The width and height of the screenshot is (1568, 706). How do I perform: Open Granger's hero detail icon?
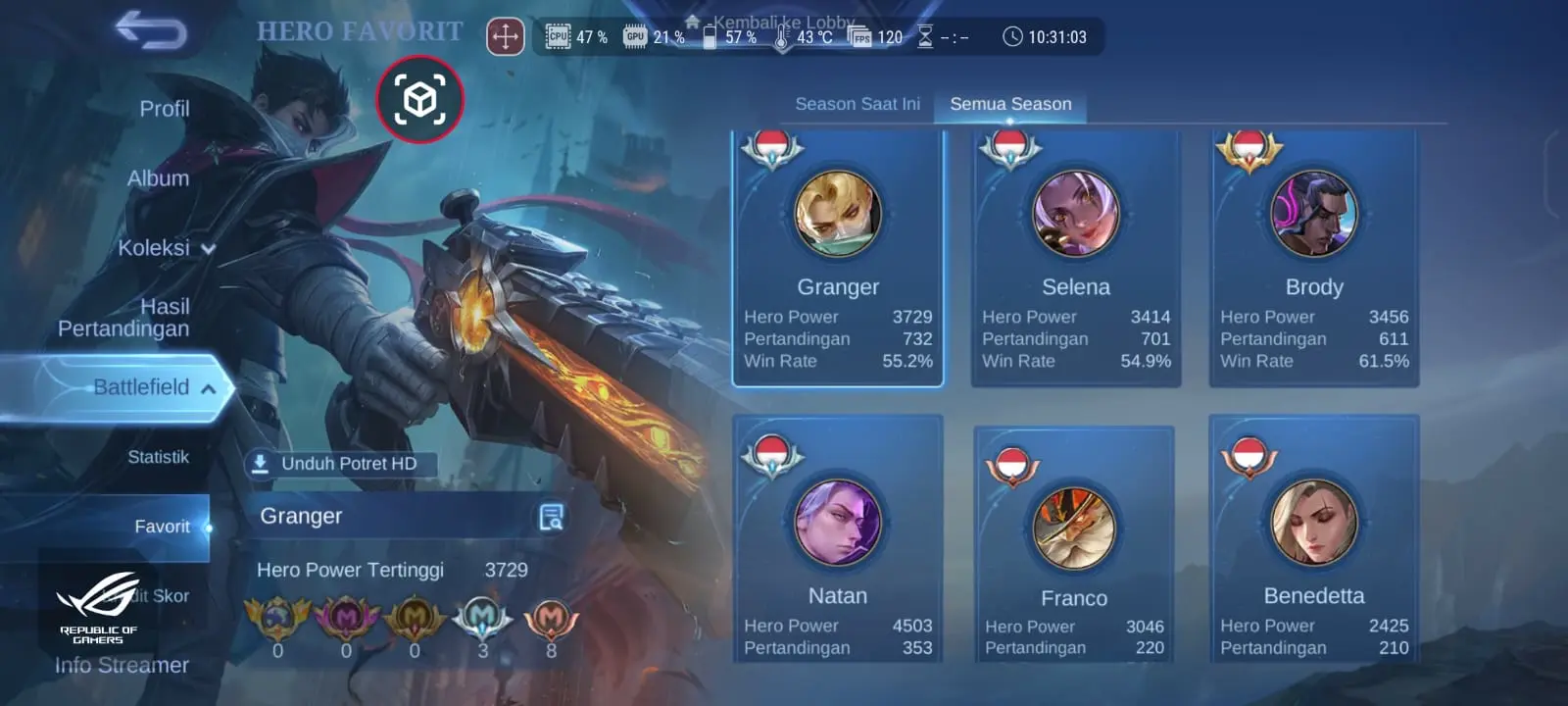point(552,517)
